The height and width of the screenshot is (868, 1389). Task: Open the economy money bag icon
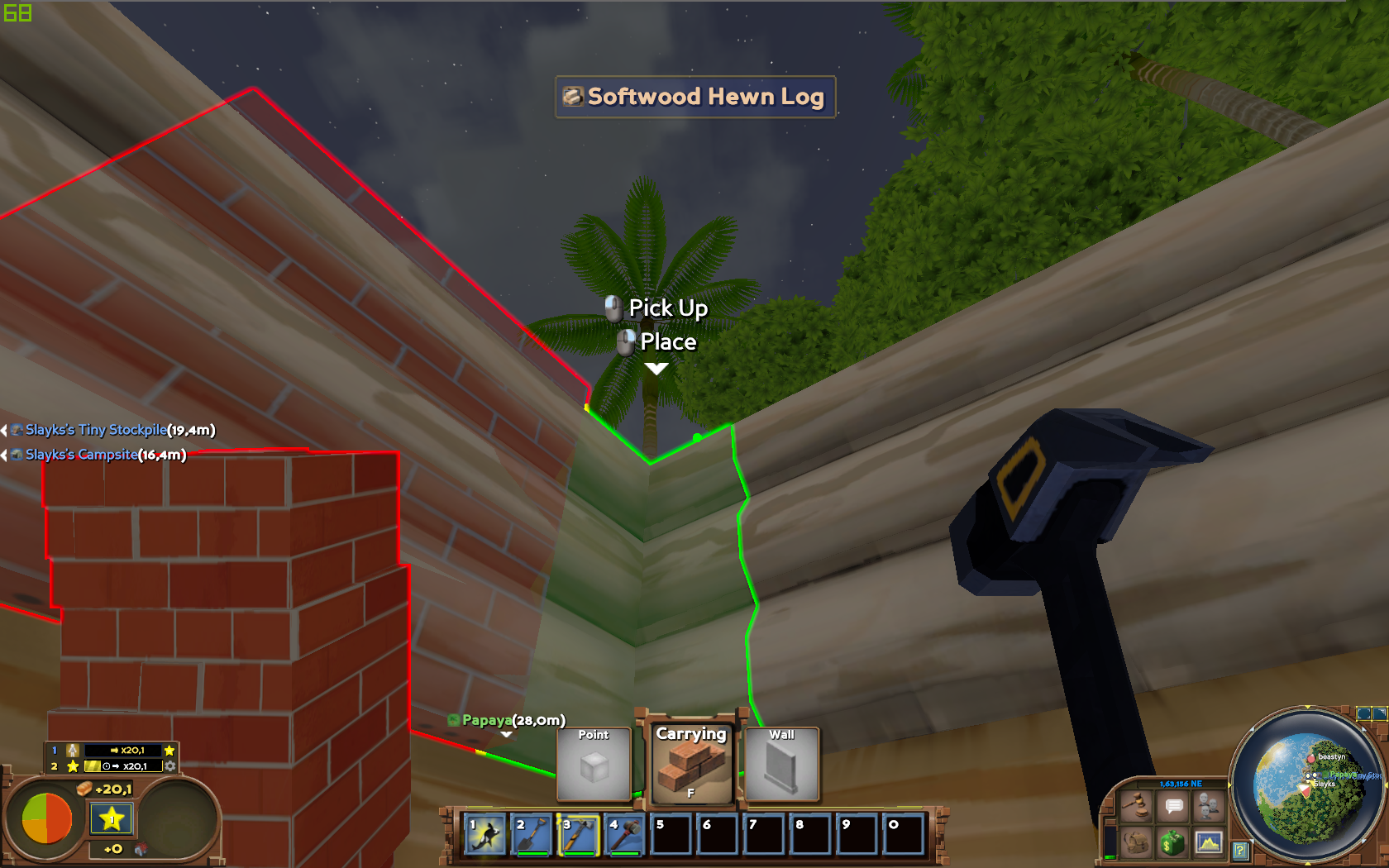[x=1172, y=842]
